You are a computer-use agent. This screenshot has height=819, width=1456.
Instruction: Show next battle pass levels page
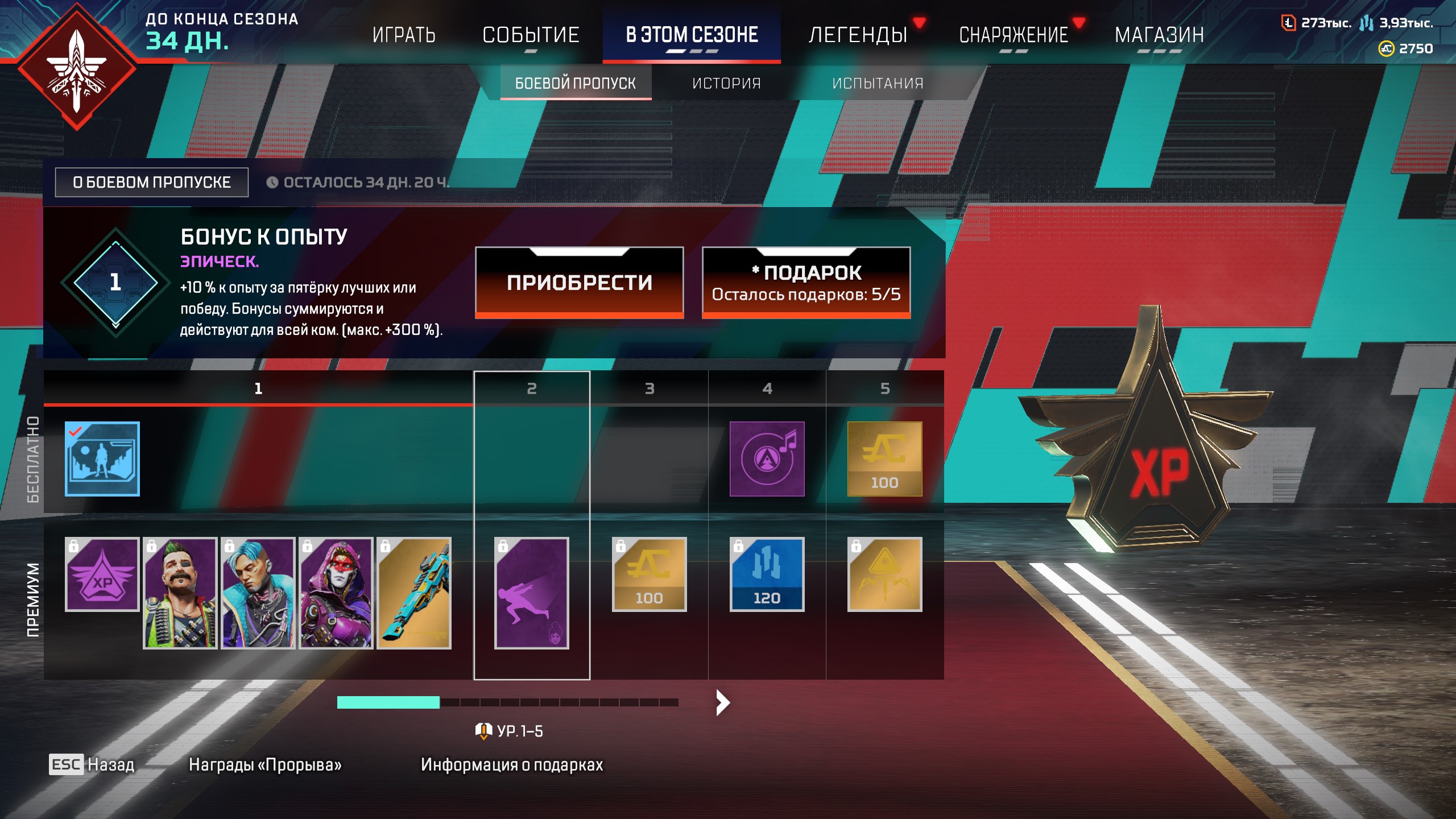722,702
